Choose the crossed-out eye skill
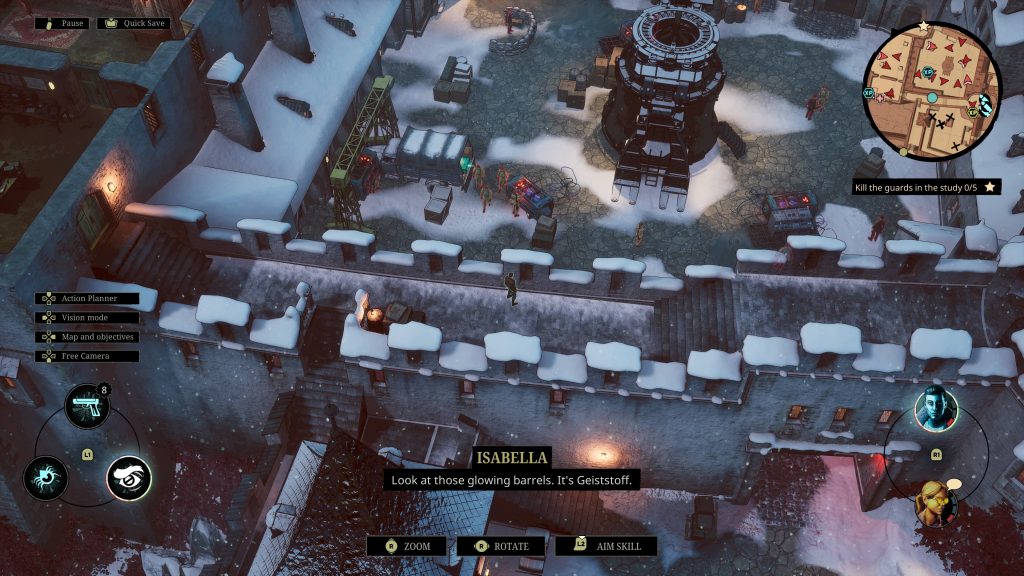Image resolution: width=1024 pixels, height=576 pixels. point(129,478)
